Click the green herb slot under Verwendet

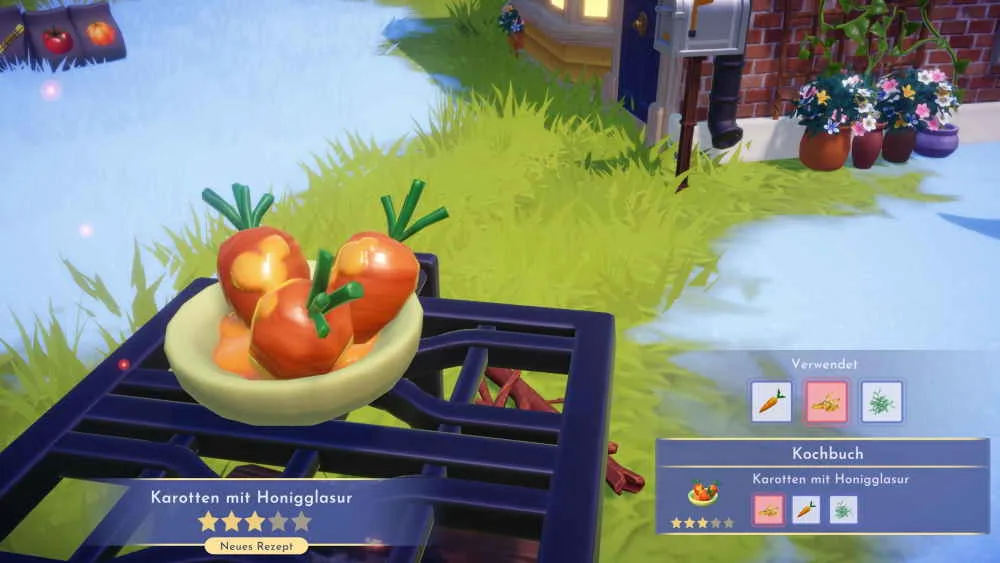(881, 401)
